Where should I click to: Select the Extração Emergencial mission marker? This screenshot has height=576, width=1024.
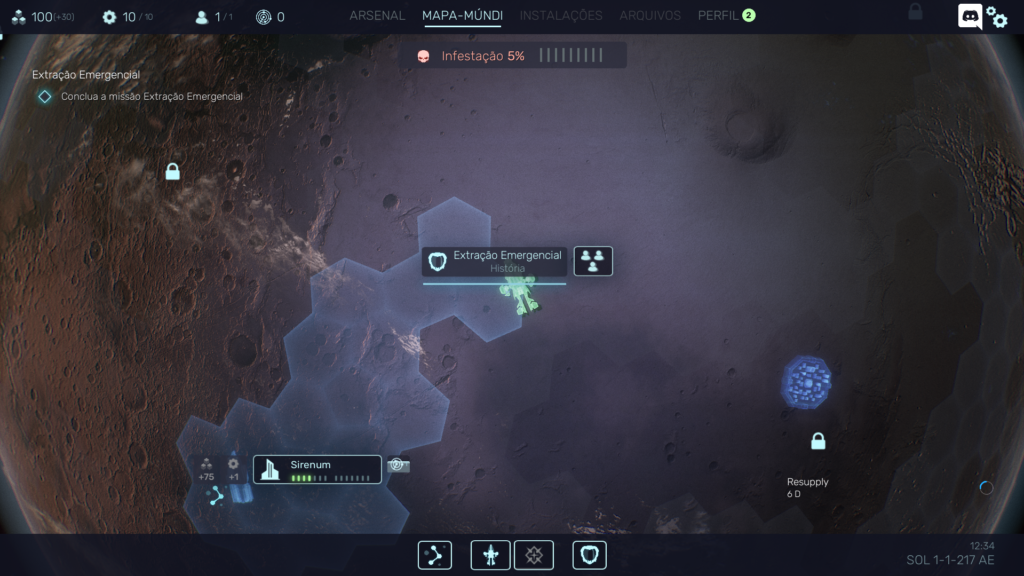coord(495,261)
